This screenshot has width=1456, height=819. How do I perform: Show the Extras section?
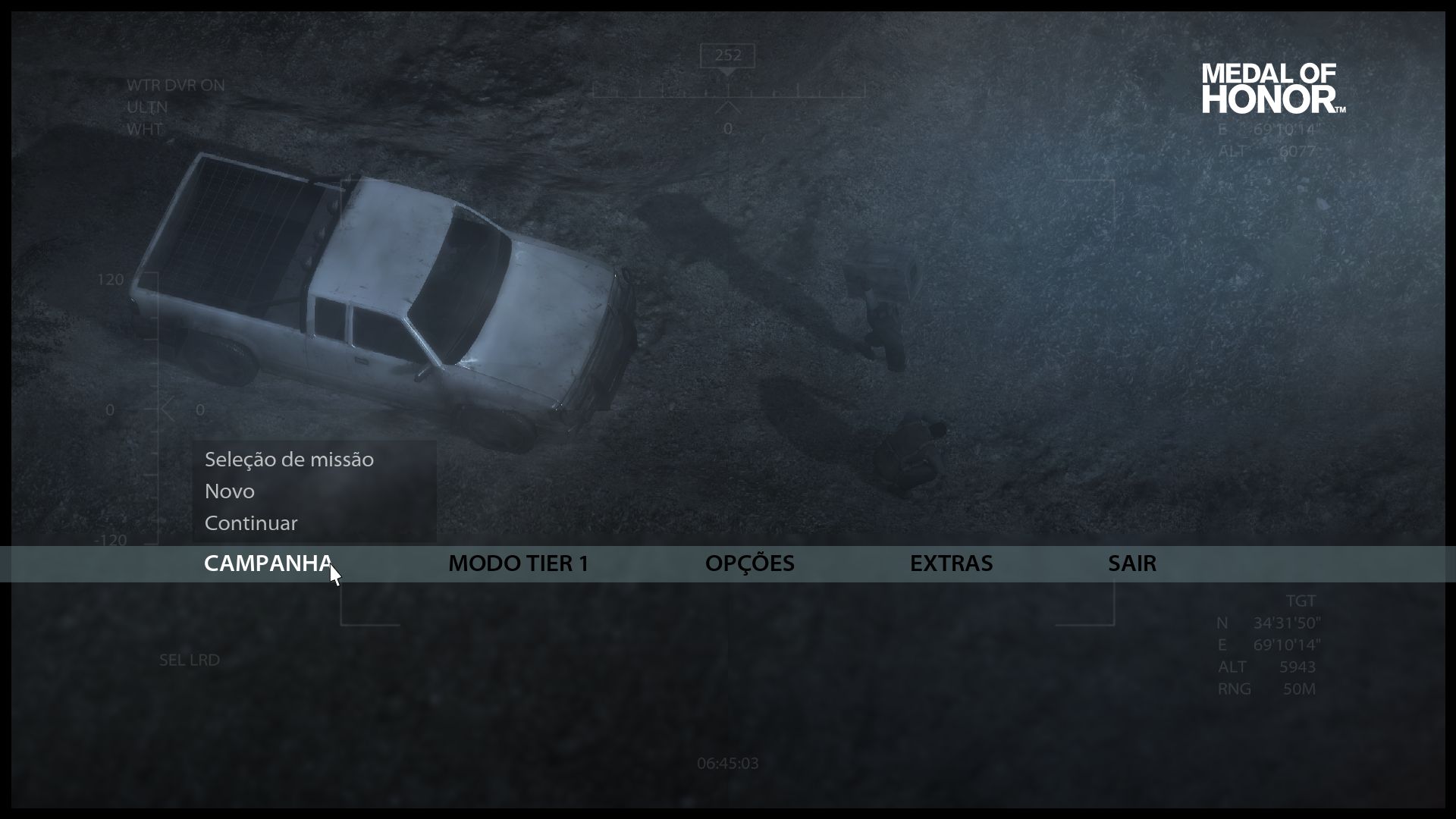coord(951,563)
